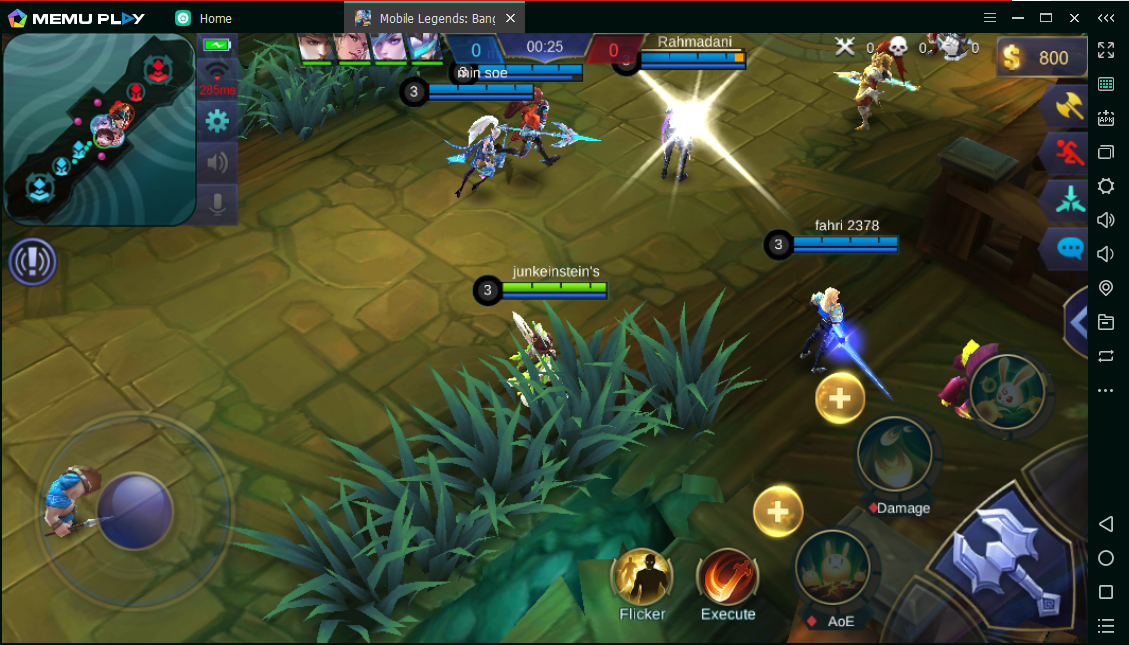Click the exclamation alert signal button
The image size is (1129, 645).
click(x=32, y=263)
